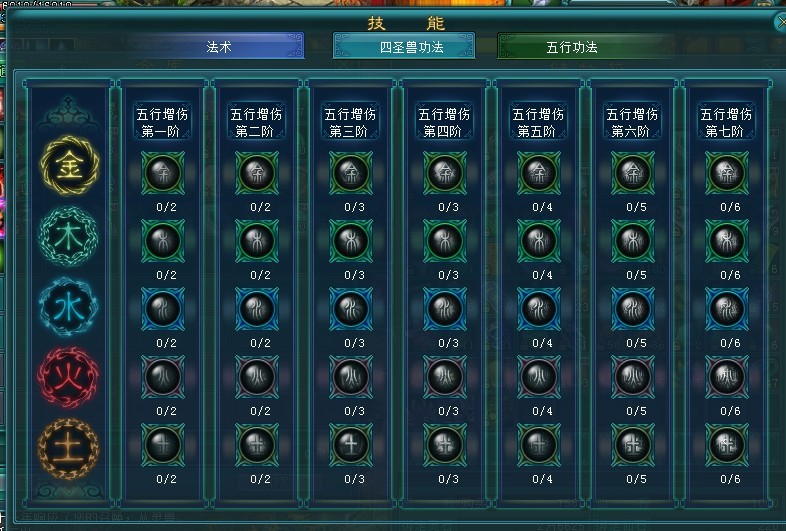Open the 四圣兽功法 tab
Screen dimensions: 786x531
click(x=404, y=46)
